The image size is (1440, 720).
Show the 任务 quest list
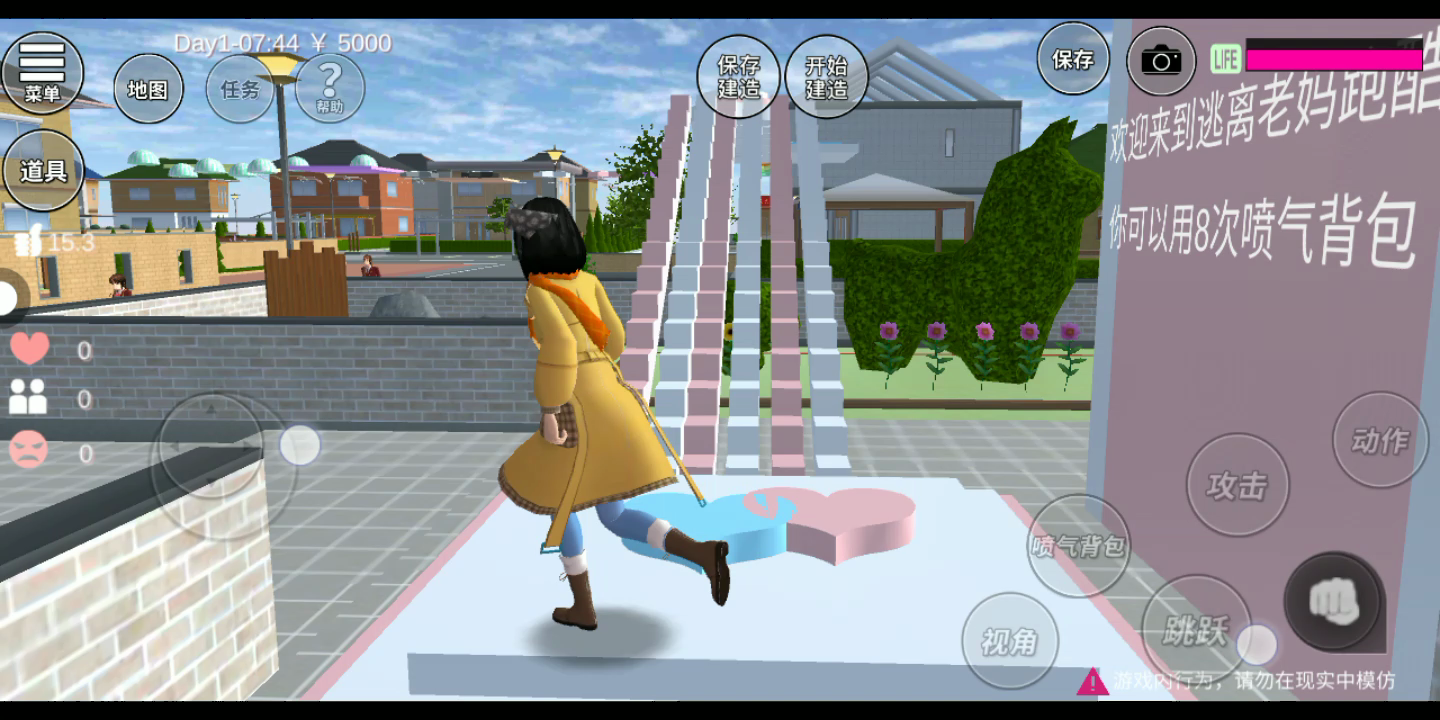(240, 89)
